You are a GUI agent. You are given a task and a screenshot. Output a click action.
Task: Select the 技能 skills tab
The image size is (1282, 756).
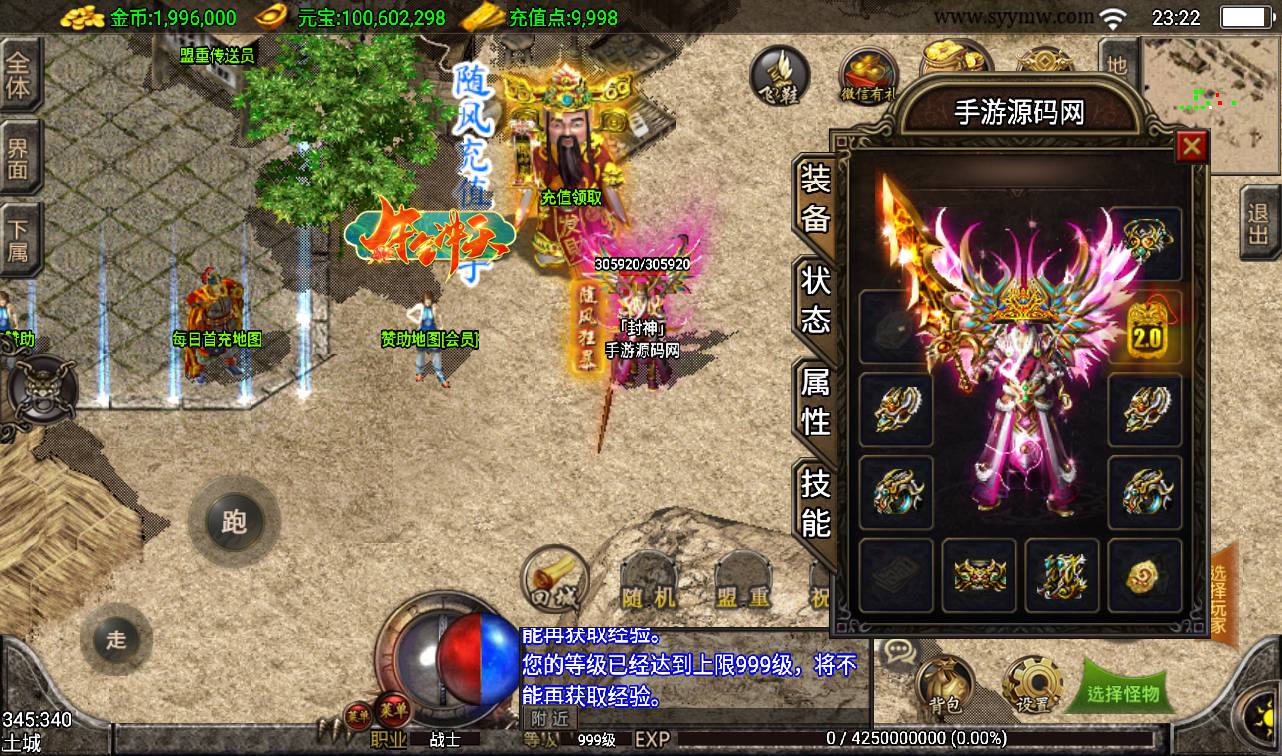tap(815, 502)
